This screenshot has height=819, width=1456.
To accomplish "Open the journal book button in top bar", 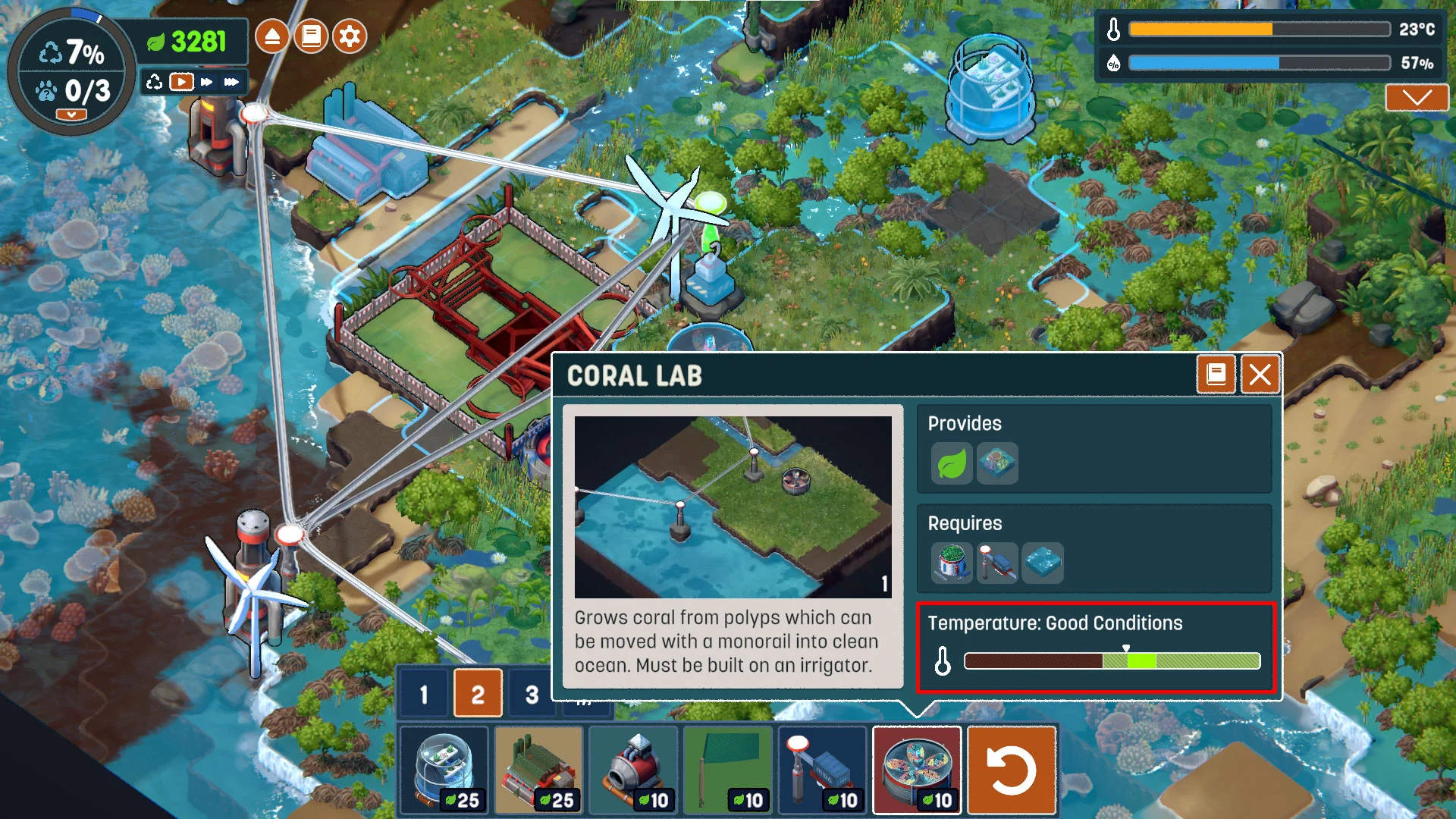I will click(311, 36).
